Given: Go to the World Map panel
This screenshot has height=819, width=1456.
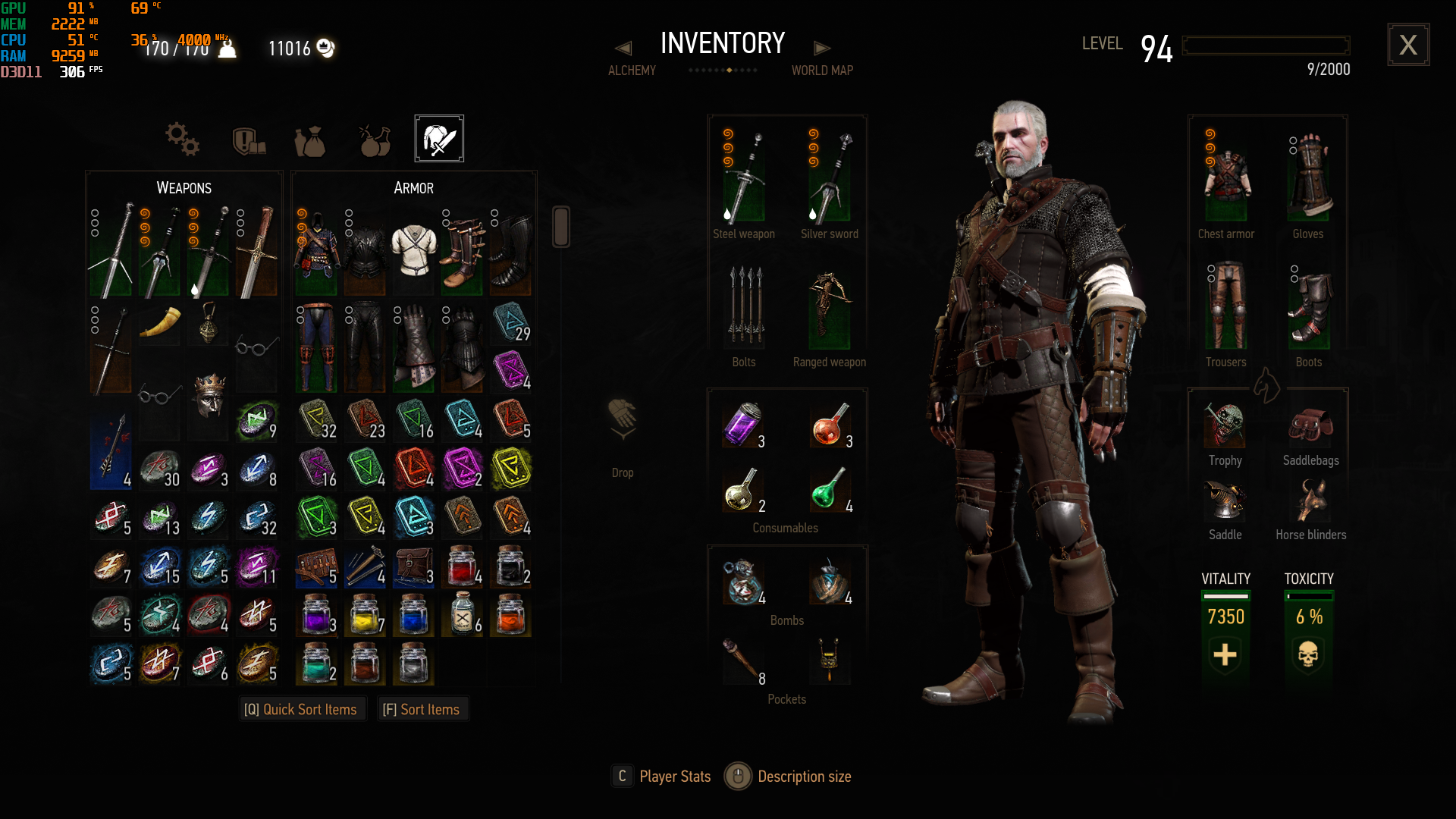Looking at the screenshot, I should (822, 70).
